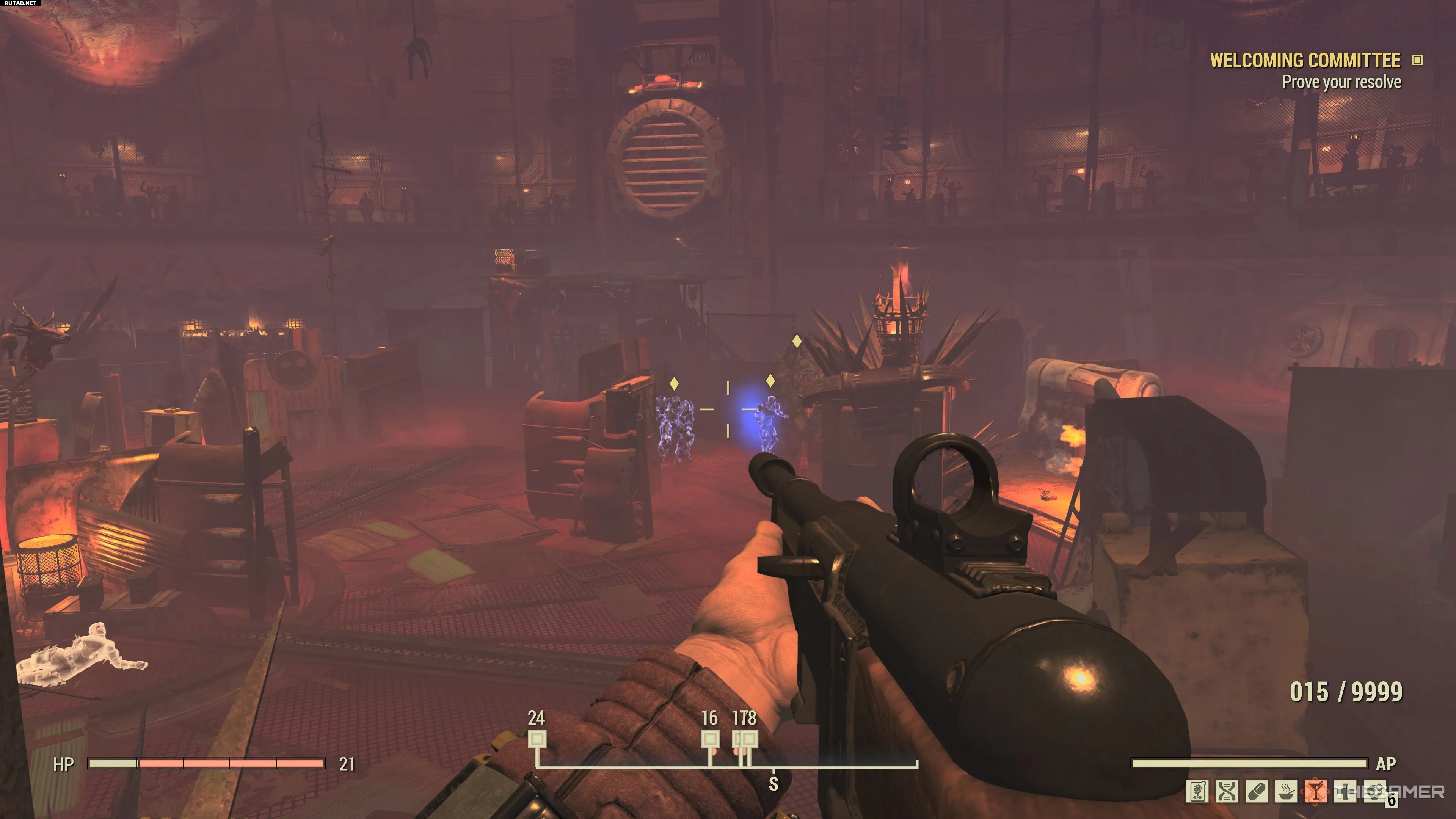Click the compass marker labeled 16

[710, 739]
